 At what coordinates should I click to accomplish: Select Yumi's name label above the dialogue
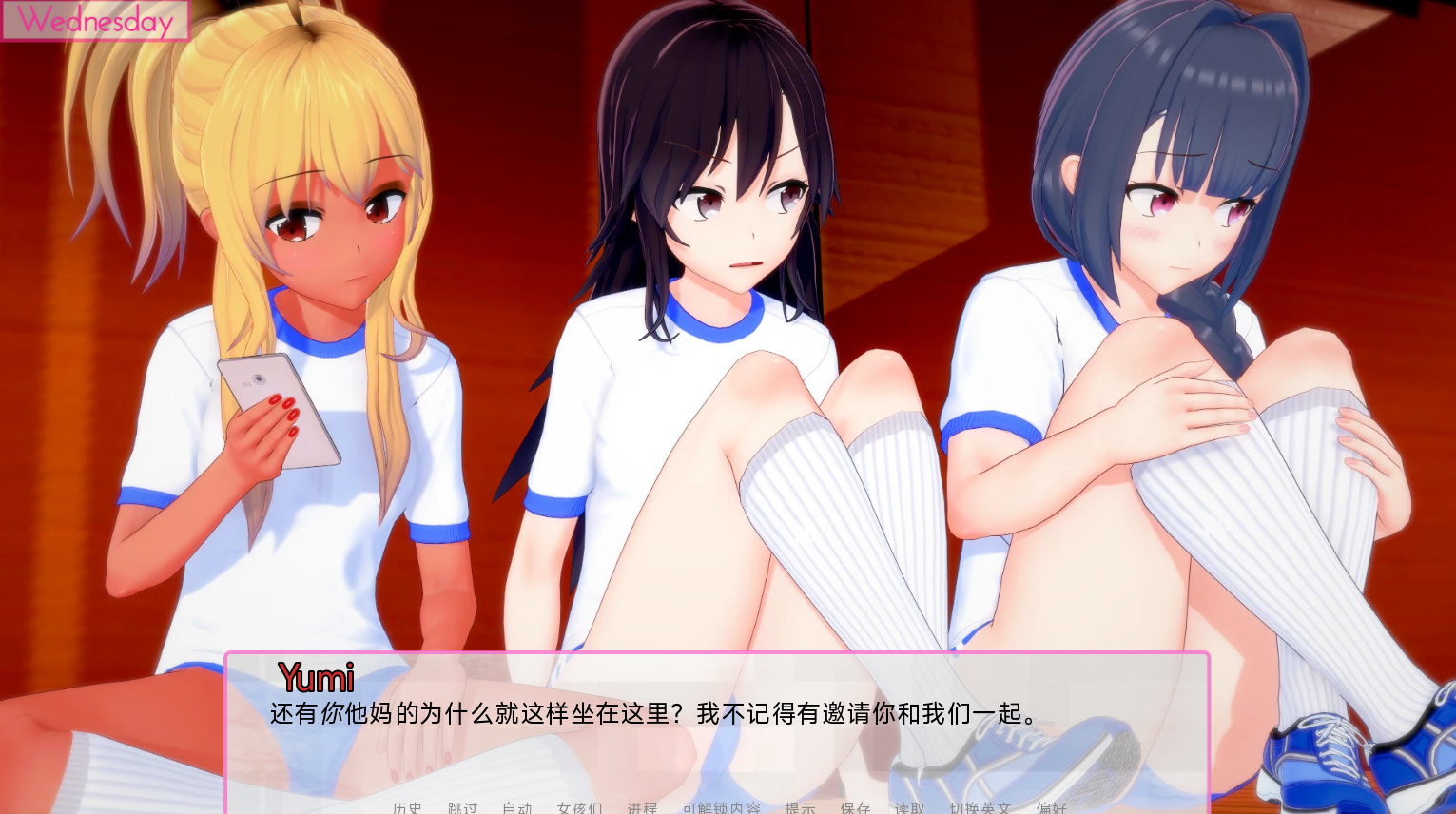pos(317,677)
